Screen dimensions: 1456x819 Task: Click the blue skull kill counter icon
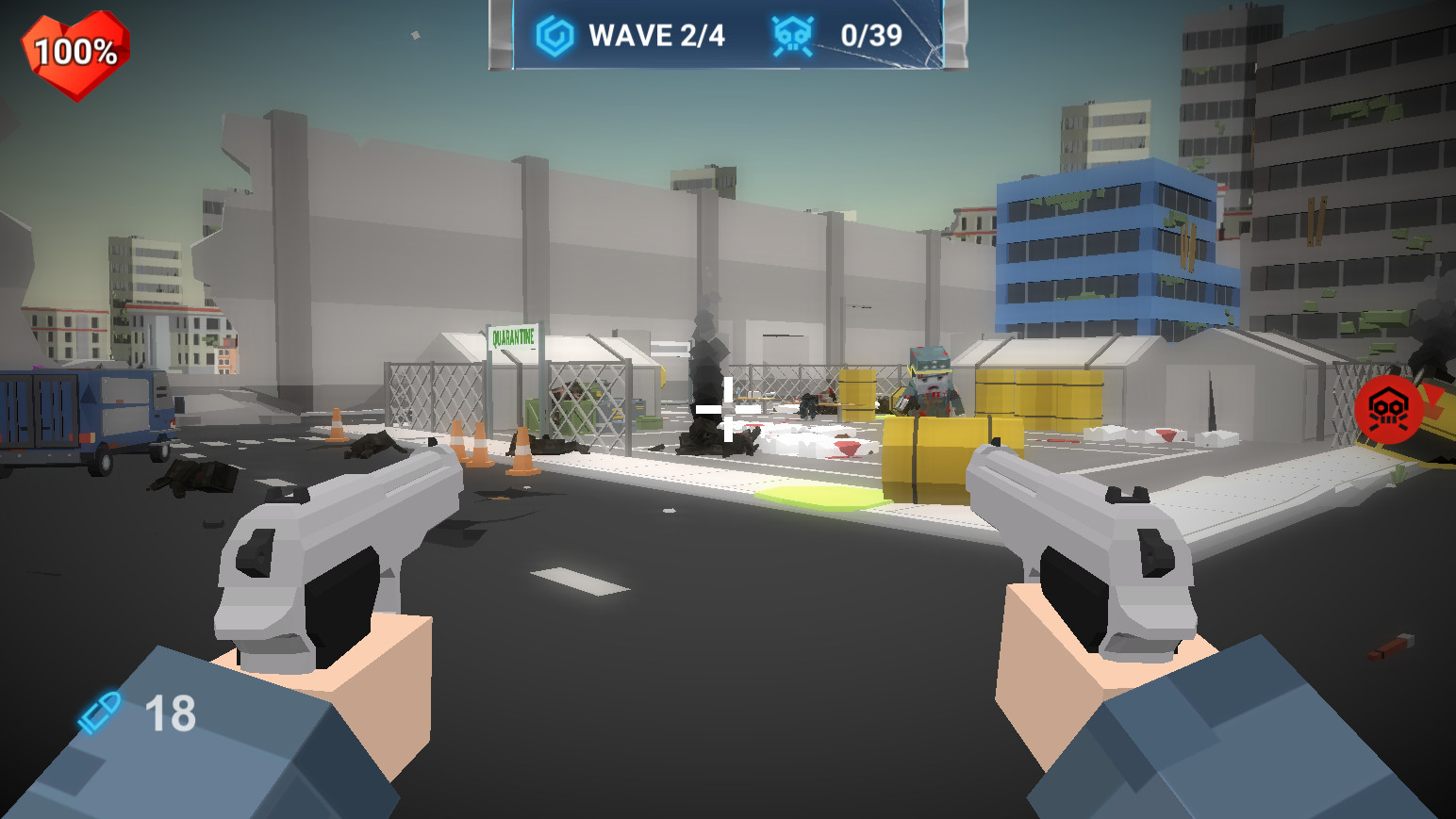point(790,33)
